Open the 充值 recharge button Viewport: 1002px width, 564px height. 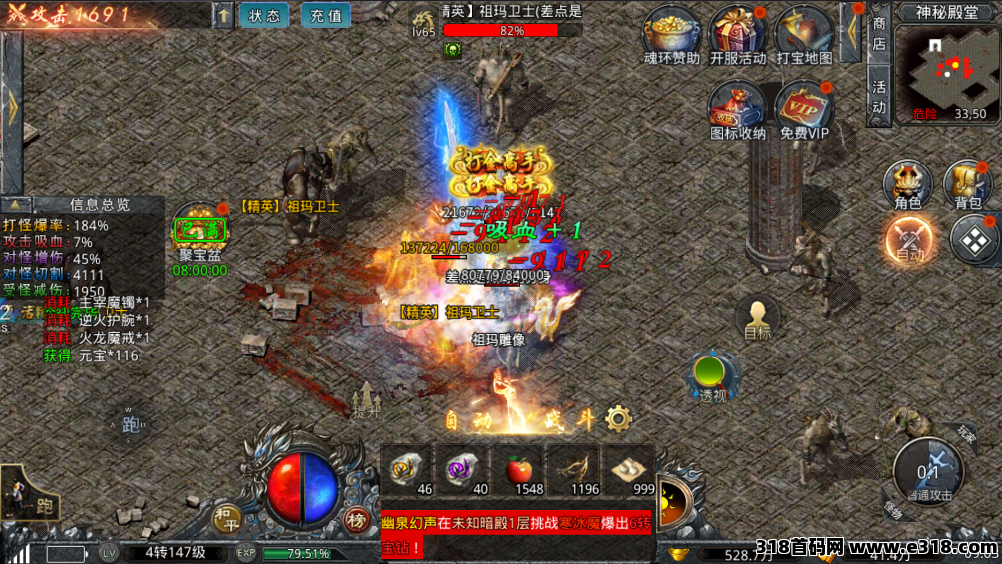coord(325,15)
